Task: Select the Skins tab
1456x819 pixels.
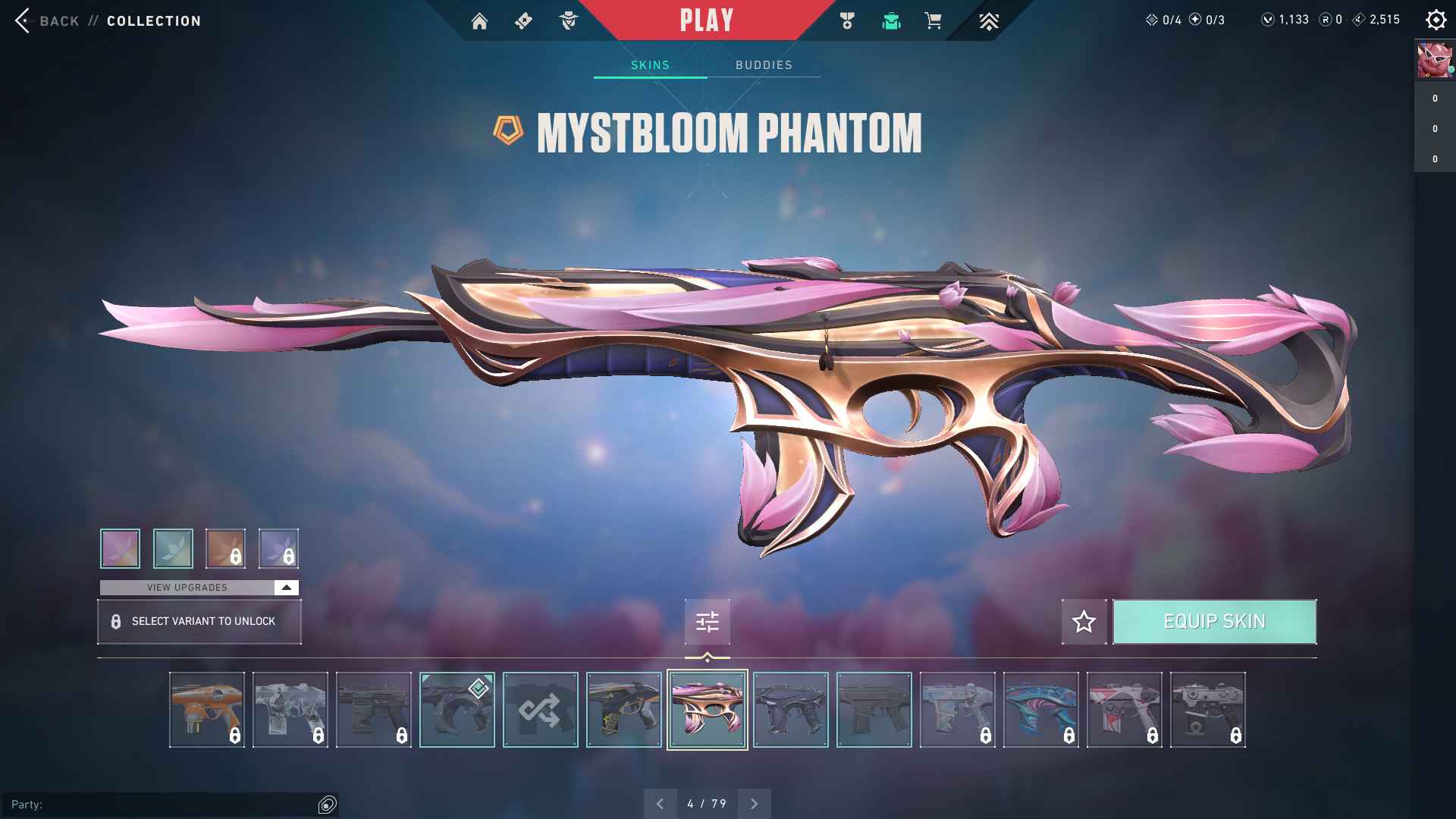Action: click(x=650, y=65)
